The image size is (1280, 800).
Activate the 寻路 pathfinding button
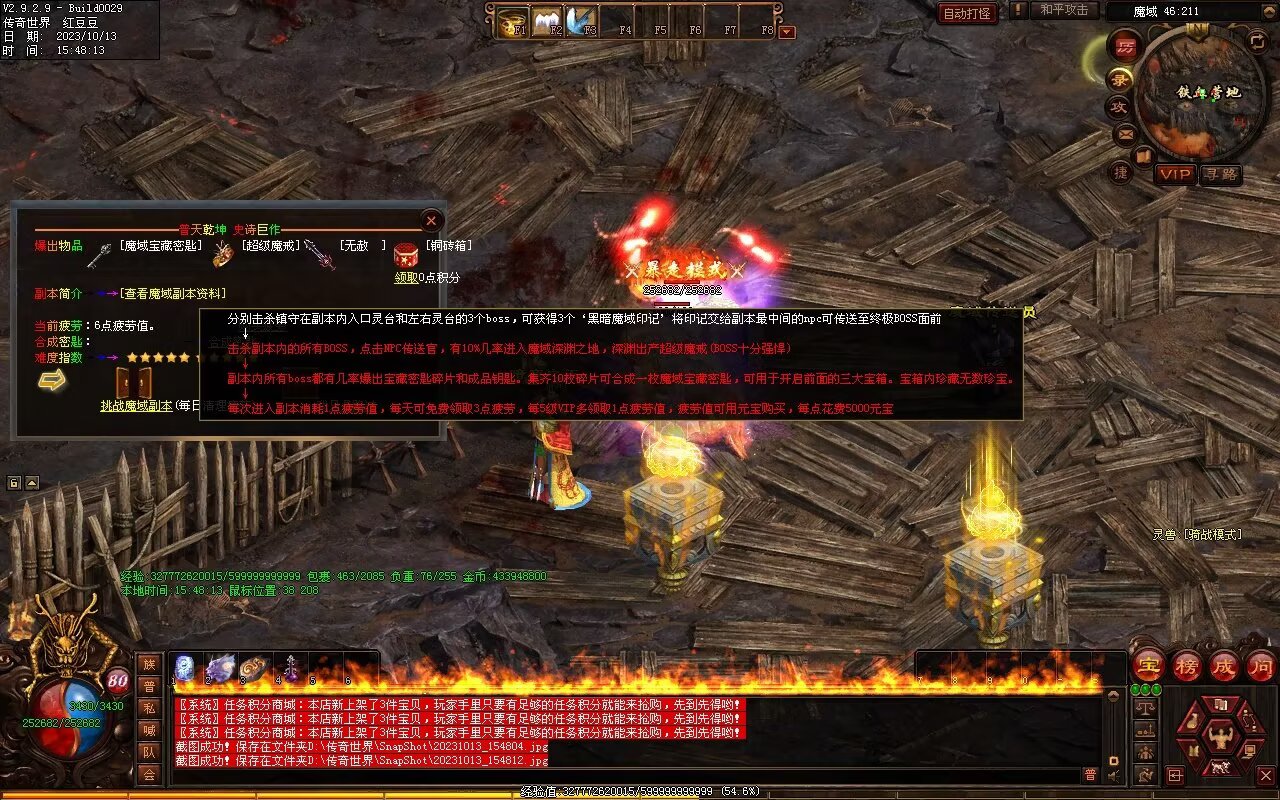(x=1221, y=174)
